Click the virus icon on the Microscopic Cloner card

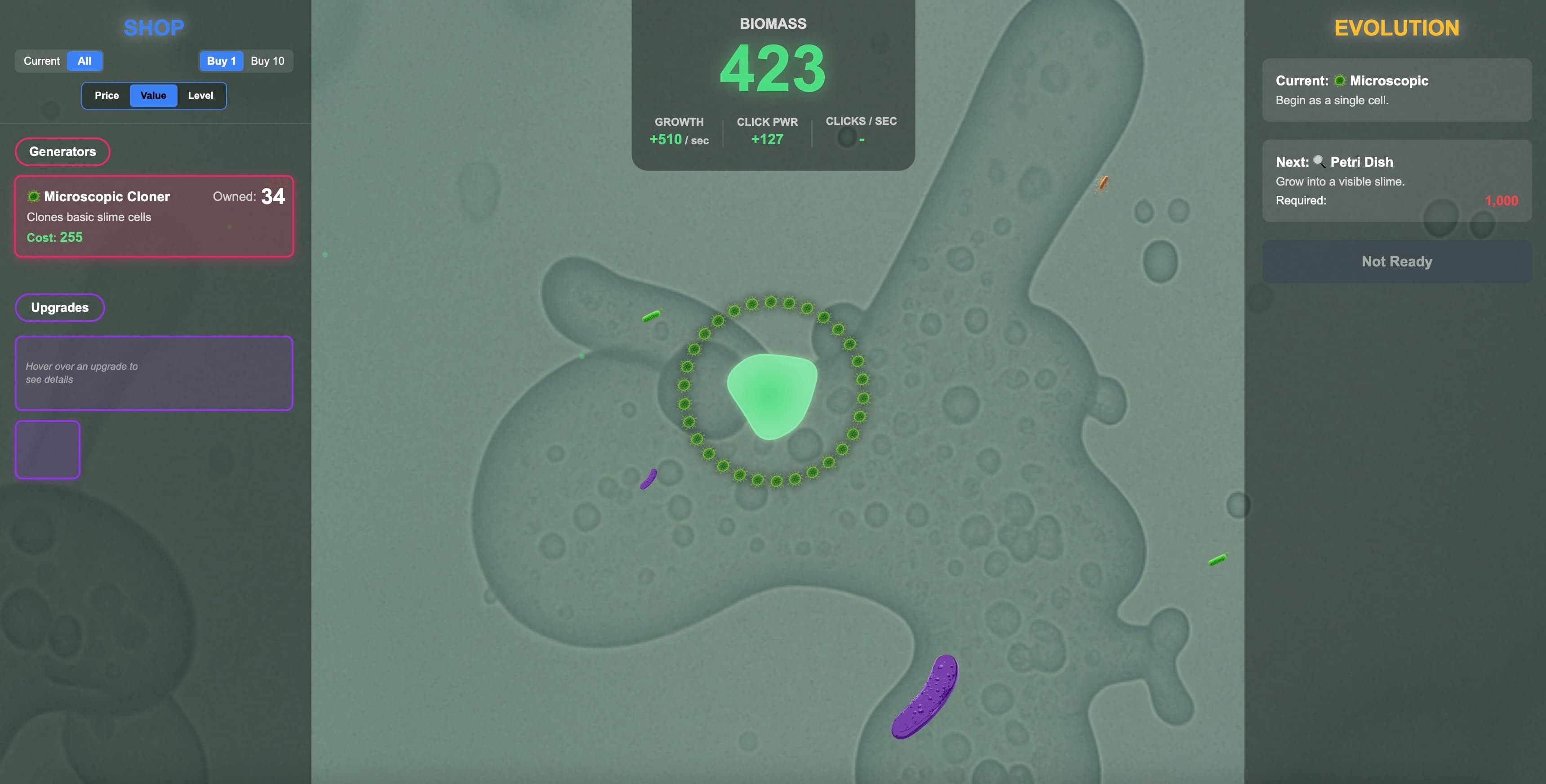point(34,196)
